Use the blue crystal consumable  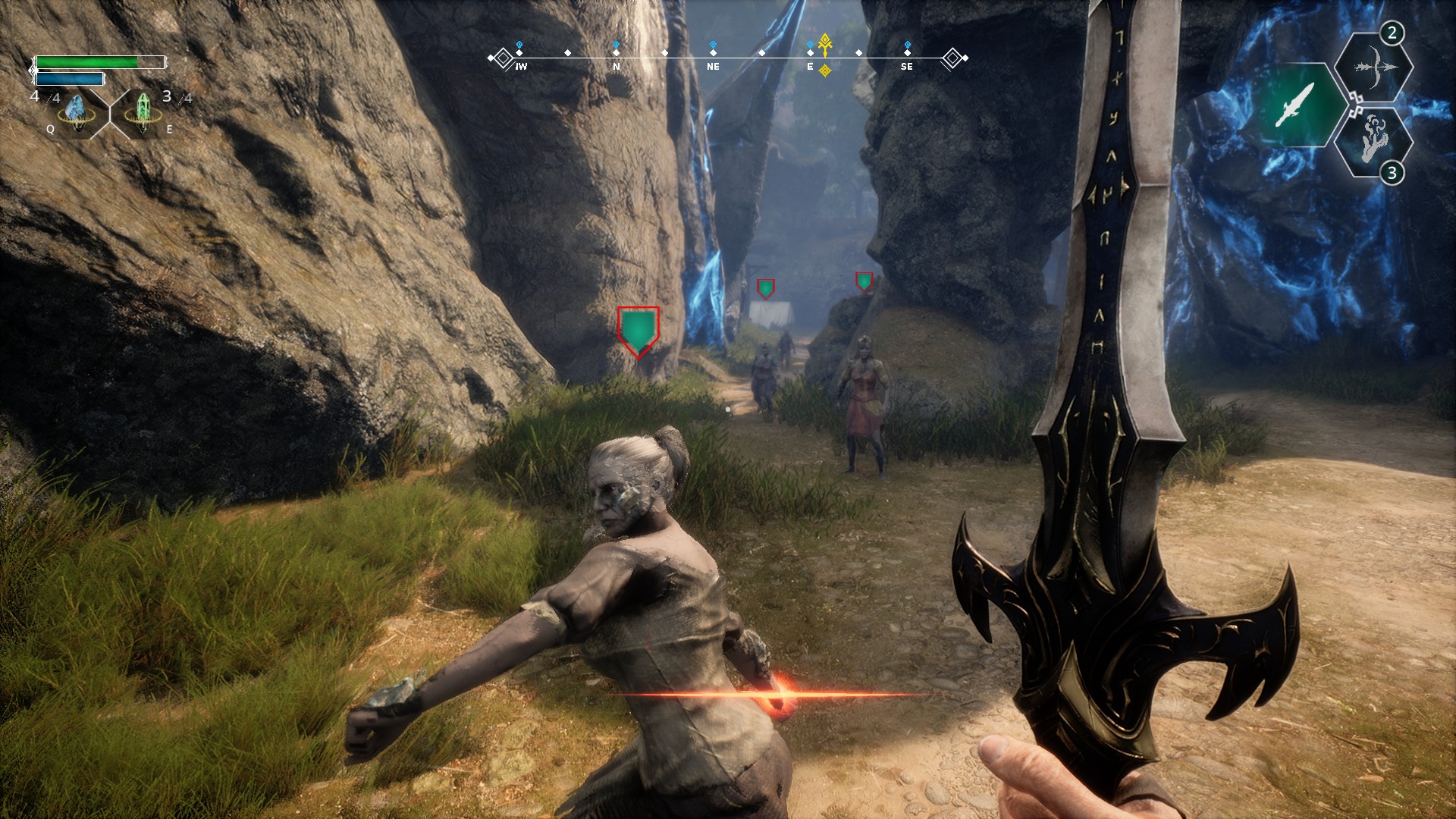pyautogui.click(x=77, y=113)
